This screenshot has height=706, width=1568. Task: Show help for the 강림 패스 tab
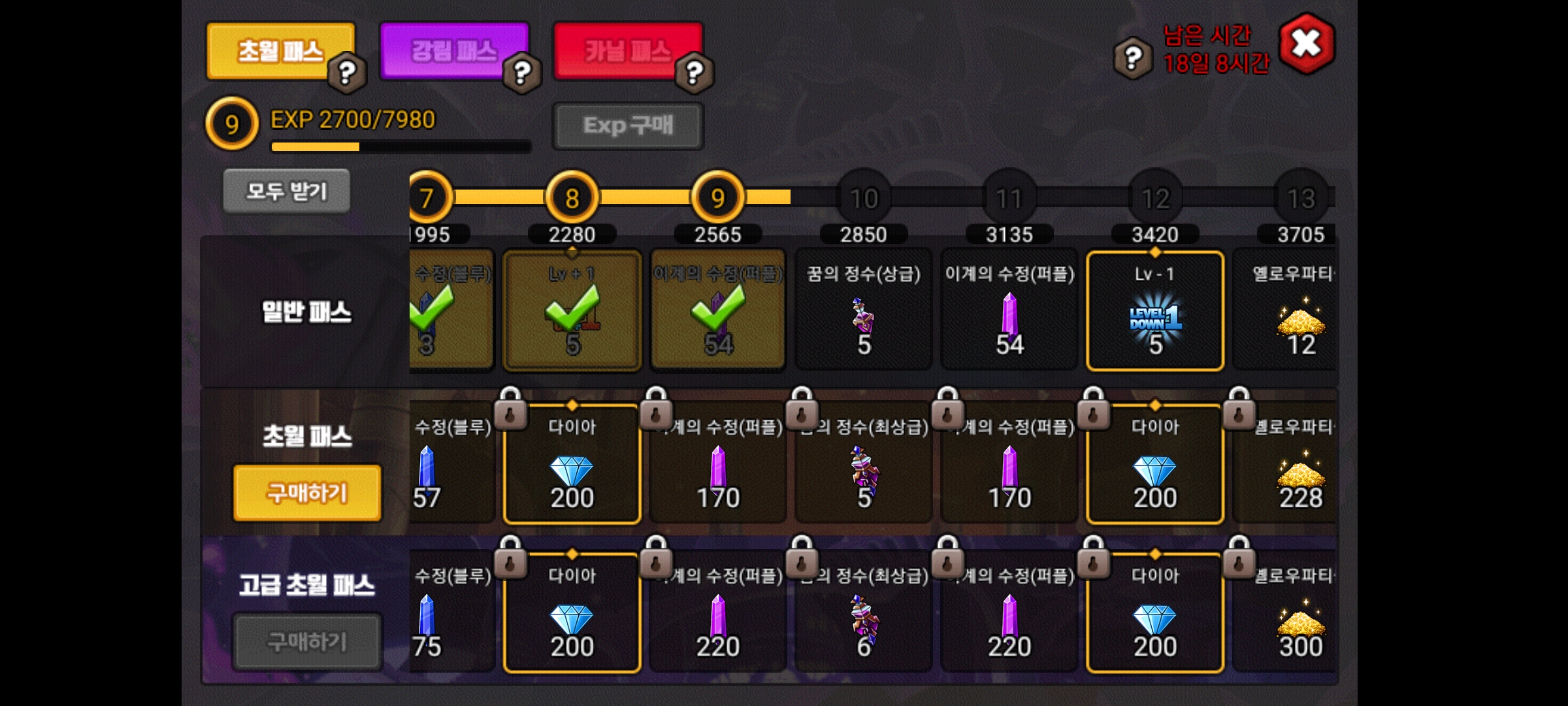(521, 72)
